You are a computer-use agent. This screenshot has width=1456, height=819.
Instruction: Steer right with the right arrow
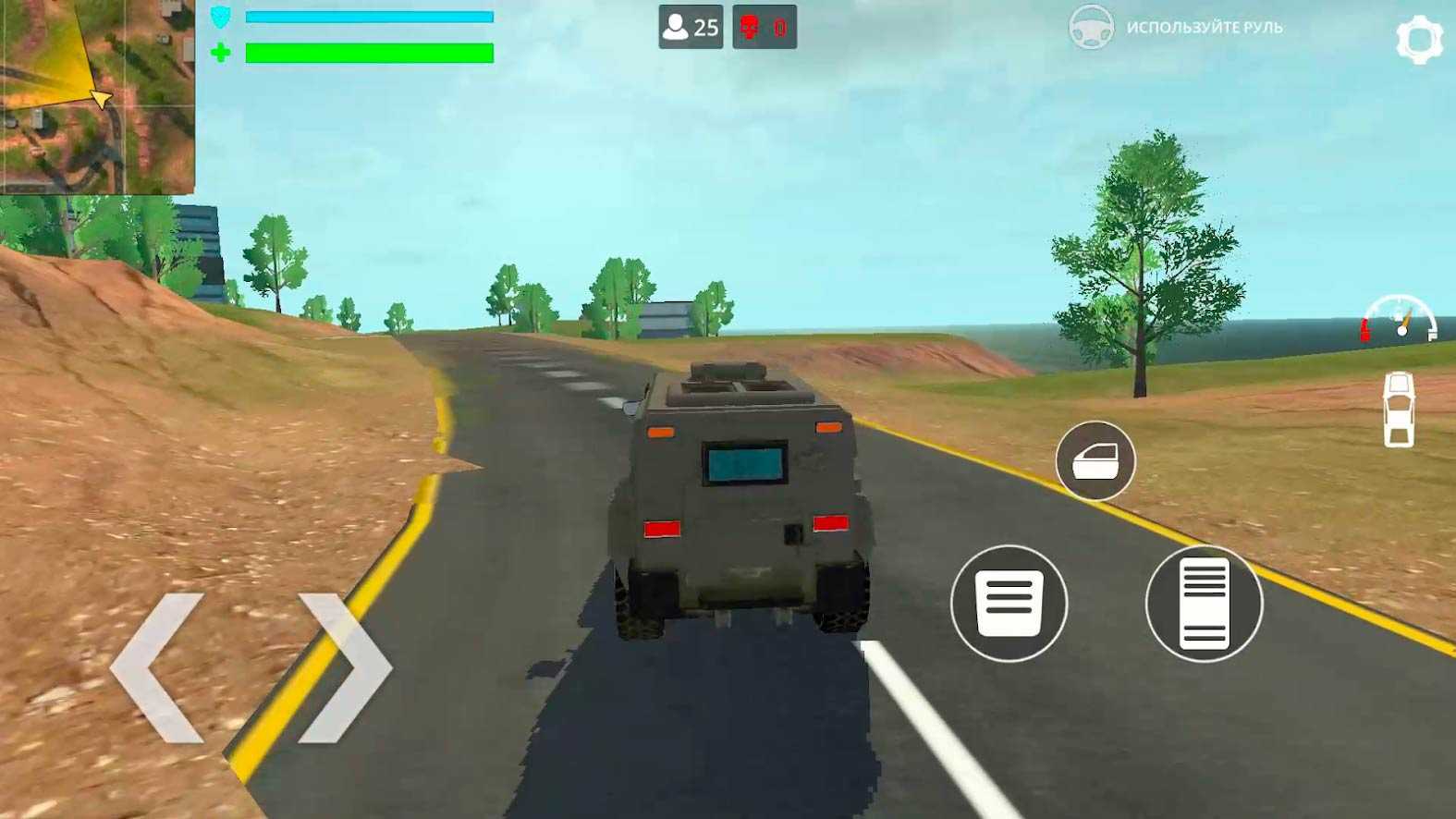coord(345,667)
